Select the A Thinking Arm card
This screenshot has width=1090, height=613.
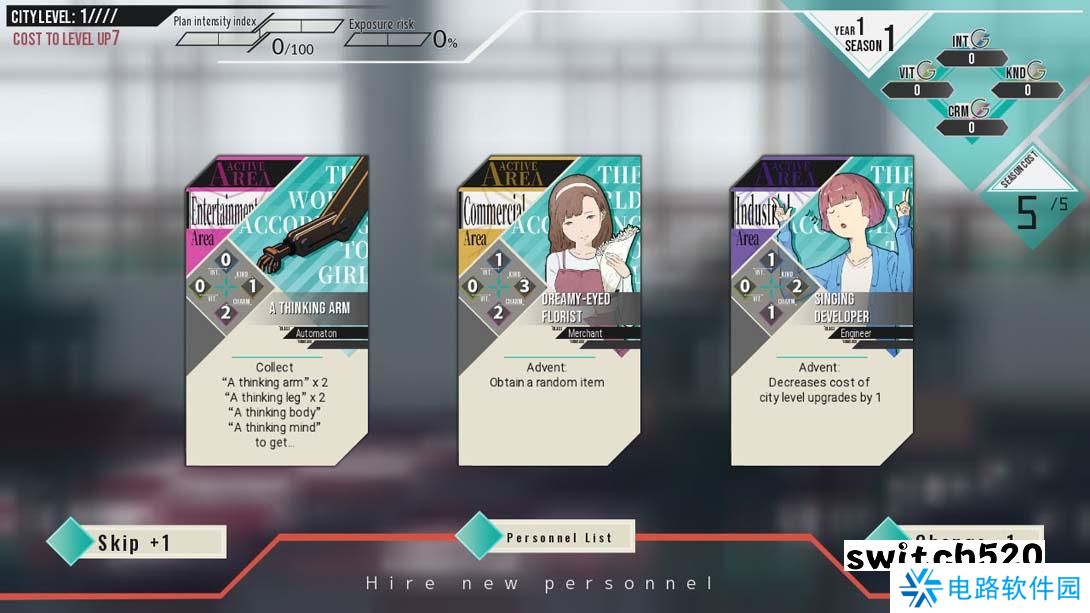click(277, 310)
